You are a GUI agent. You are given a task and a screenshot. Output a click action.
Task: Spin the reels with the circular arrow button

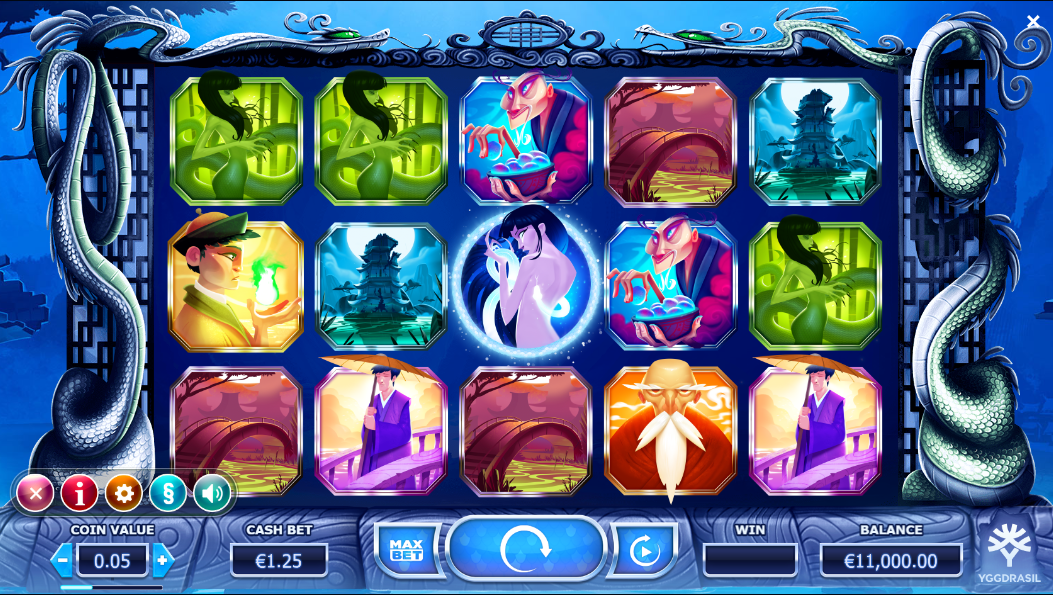pos(526,548)
